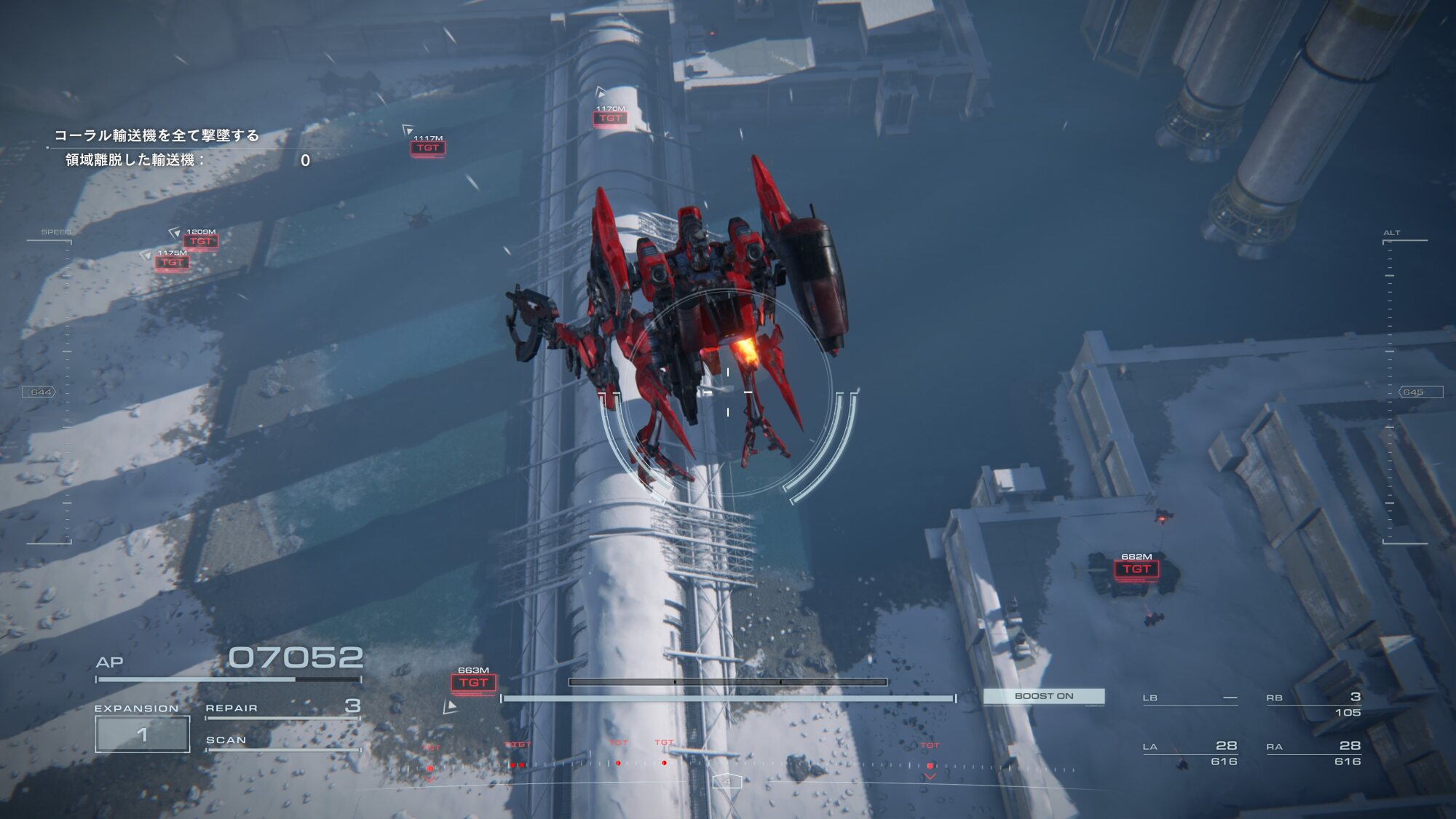This screenshot has height=819, width=1456.
Task: Select the LA weapon slot
Action: coord(1190,753)
